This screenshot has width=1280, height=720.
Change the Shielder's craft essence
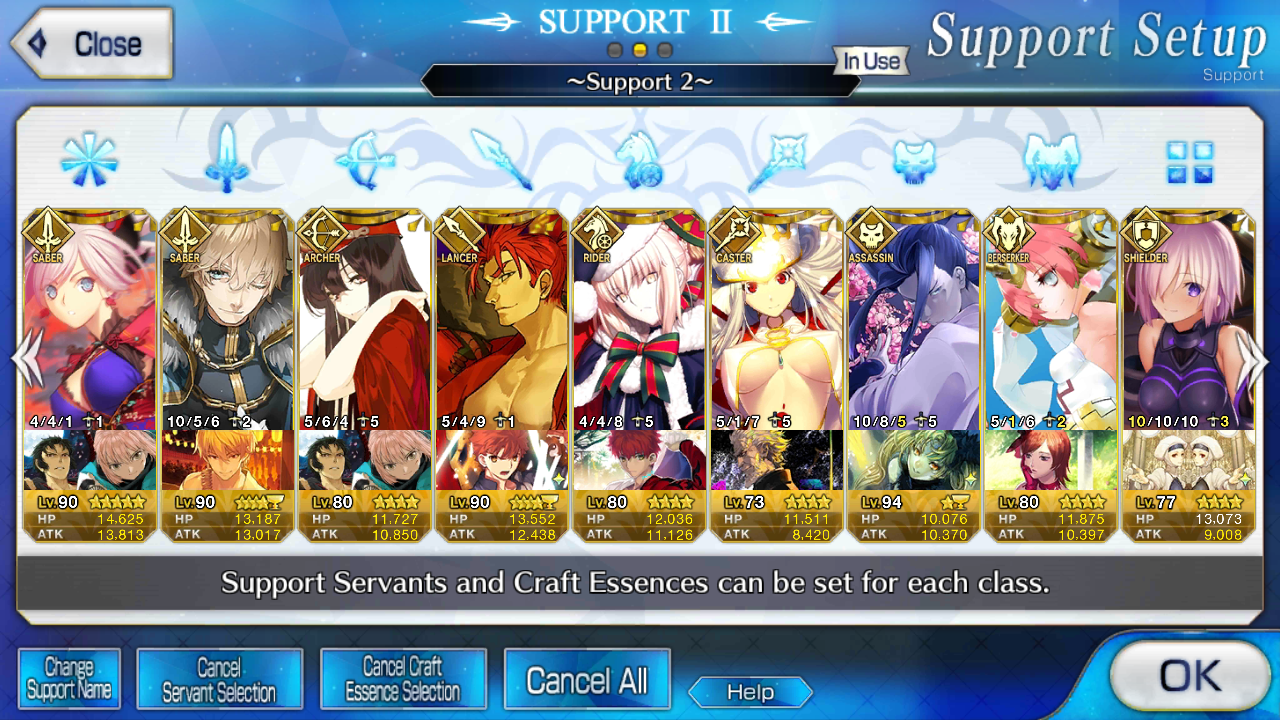point(1188,460)
